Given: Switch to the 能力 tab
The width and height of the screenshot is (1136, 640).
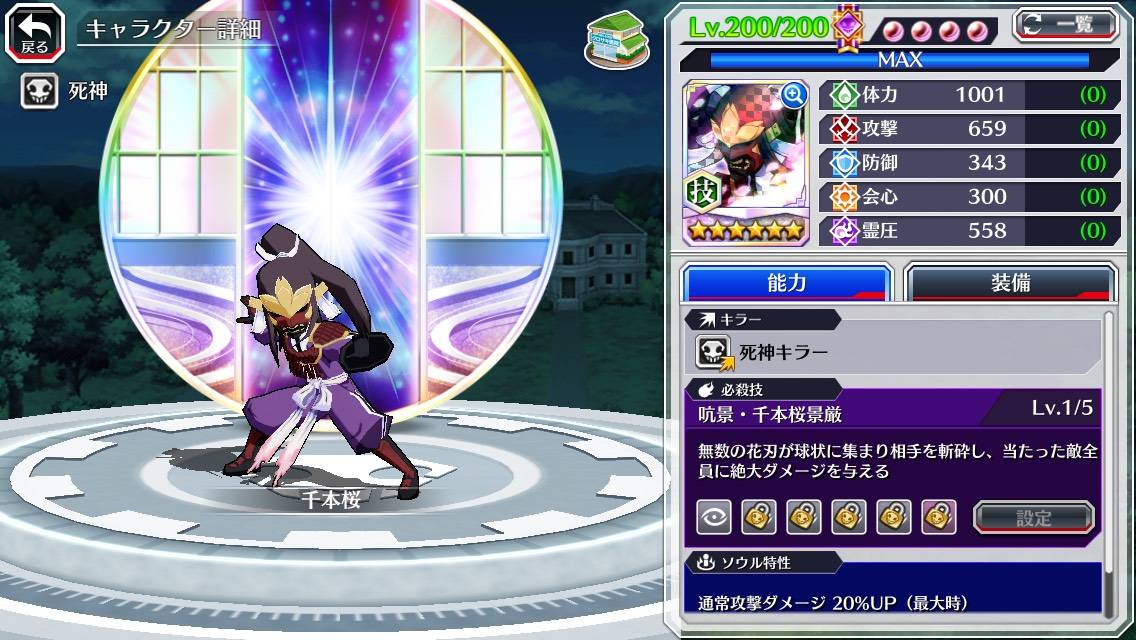Looking at the screenshot, I should point(786,283).
